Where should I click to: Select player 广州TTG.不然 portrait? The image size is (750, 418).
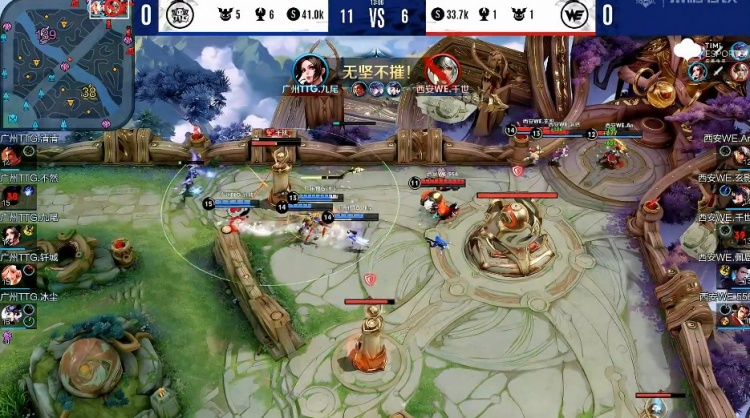coord(12,196)
